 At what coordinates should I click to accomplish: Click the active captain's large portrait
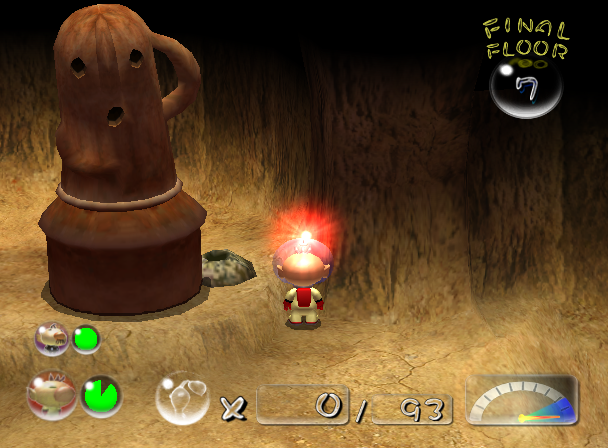click(51, 396)
